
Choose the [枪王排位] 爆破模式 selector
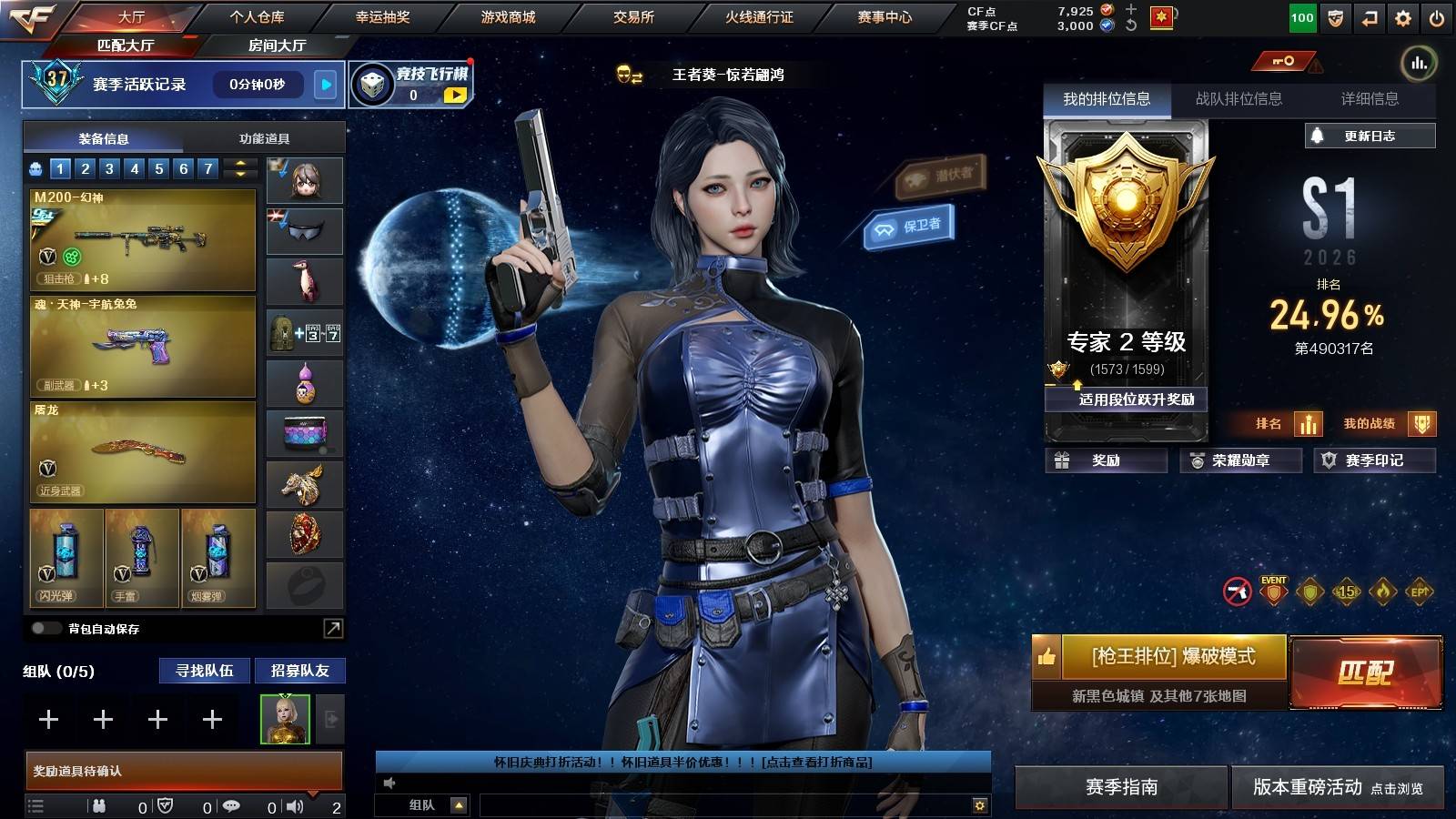pos(1173,656)
